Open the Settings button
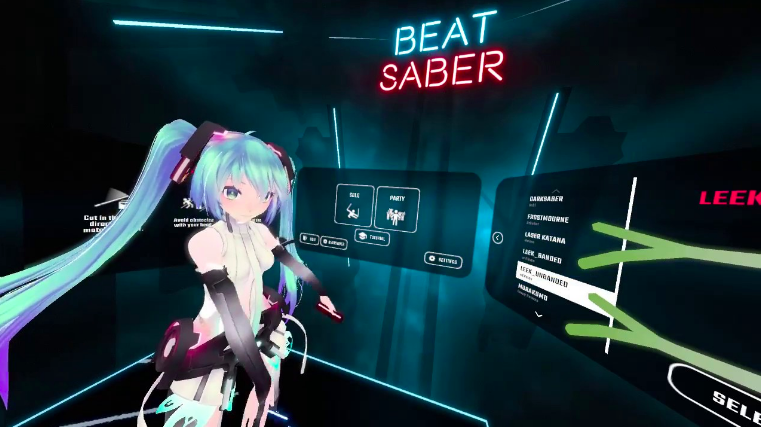Screen dimensions: 761x427 [443, 261]
